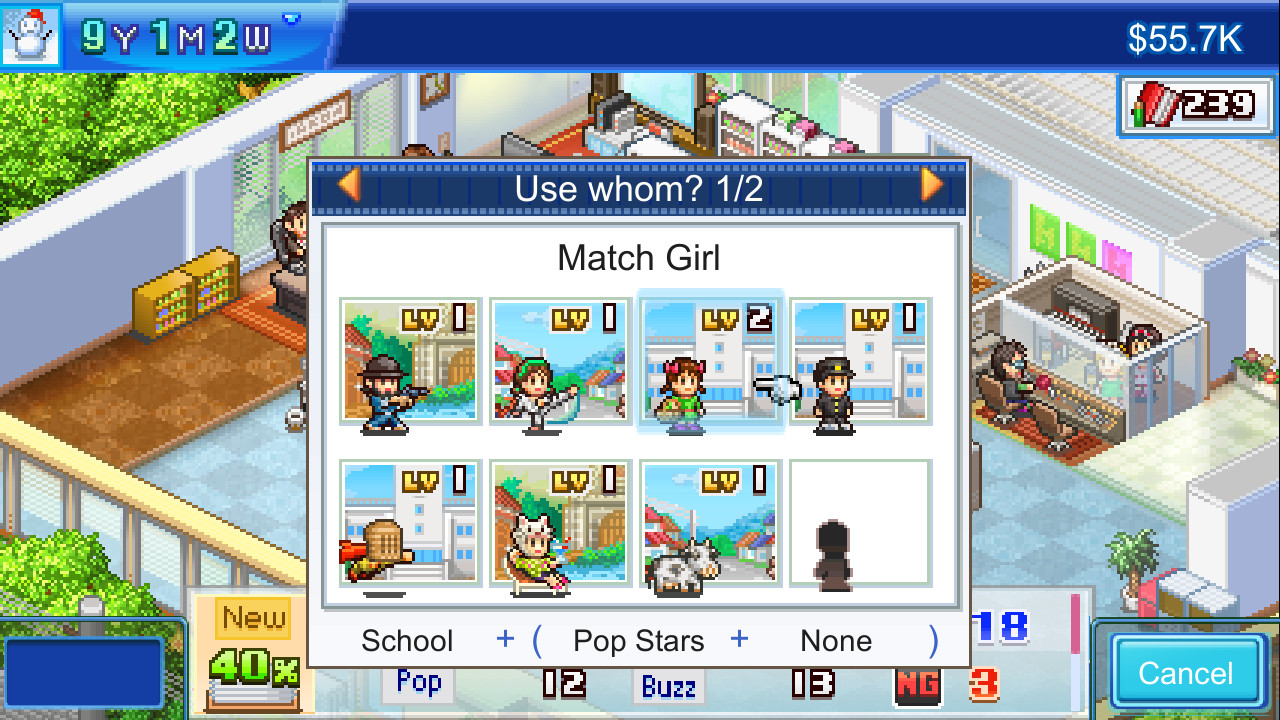
Task: Change the Pop Stars topic slot
Action: coord(638,640)
